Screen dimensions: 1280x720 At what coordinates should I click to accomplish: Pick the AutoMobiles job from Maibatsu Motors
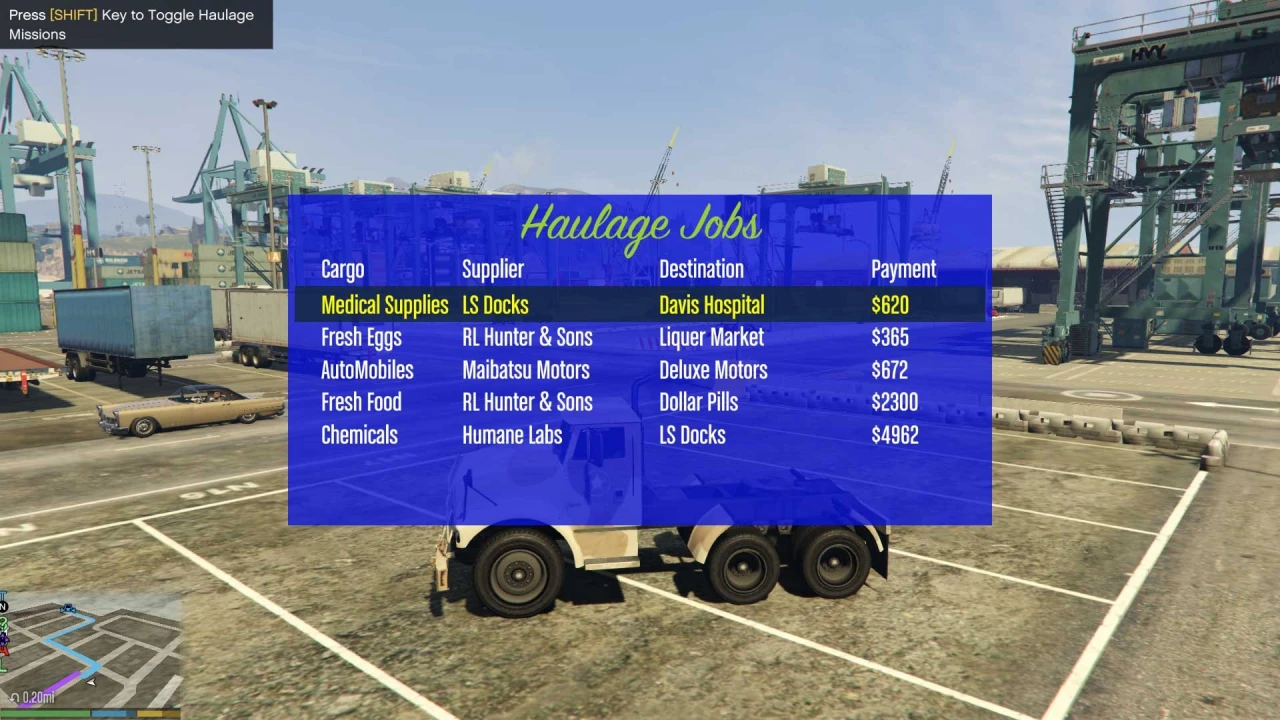367,370
